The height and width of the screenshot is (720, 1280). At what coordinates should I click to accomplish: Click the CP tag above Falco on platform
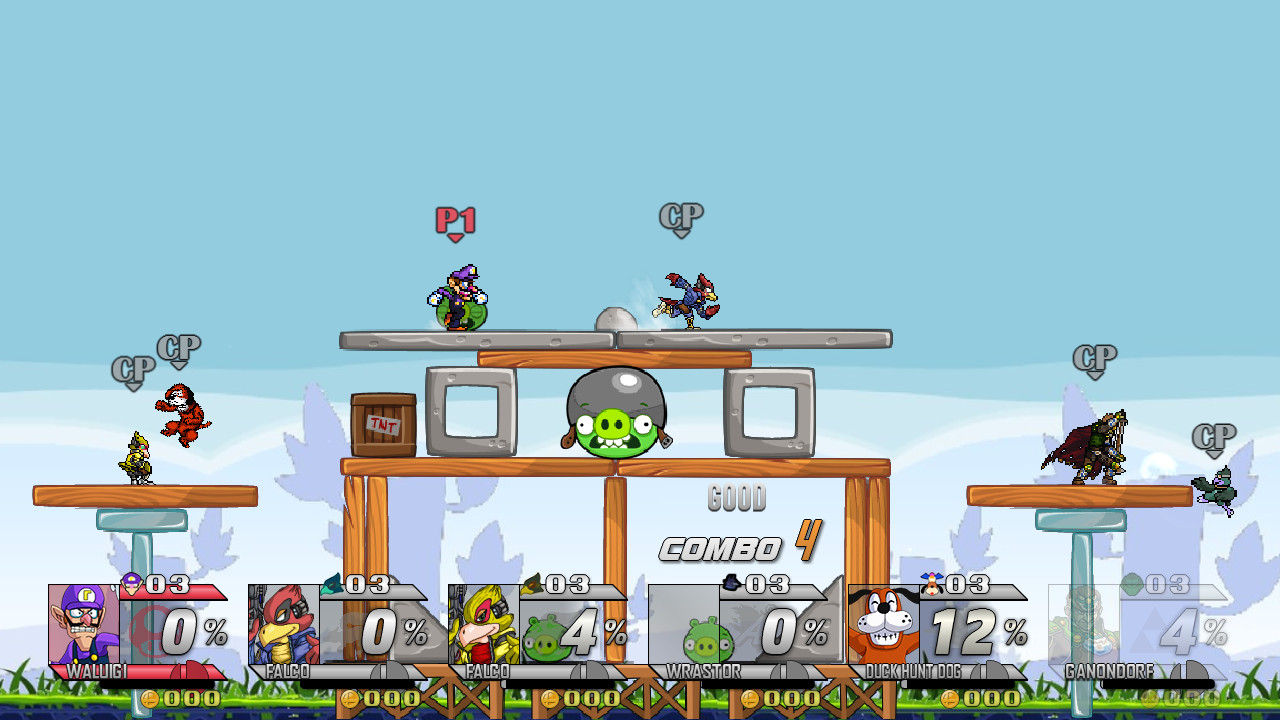point(680,215)
